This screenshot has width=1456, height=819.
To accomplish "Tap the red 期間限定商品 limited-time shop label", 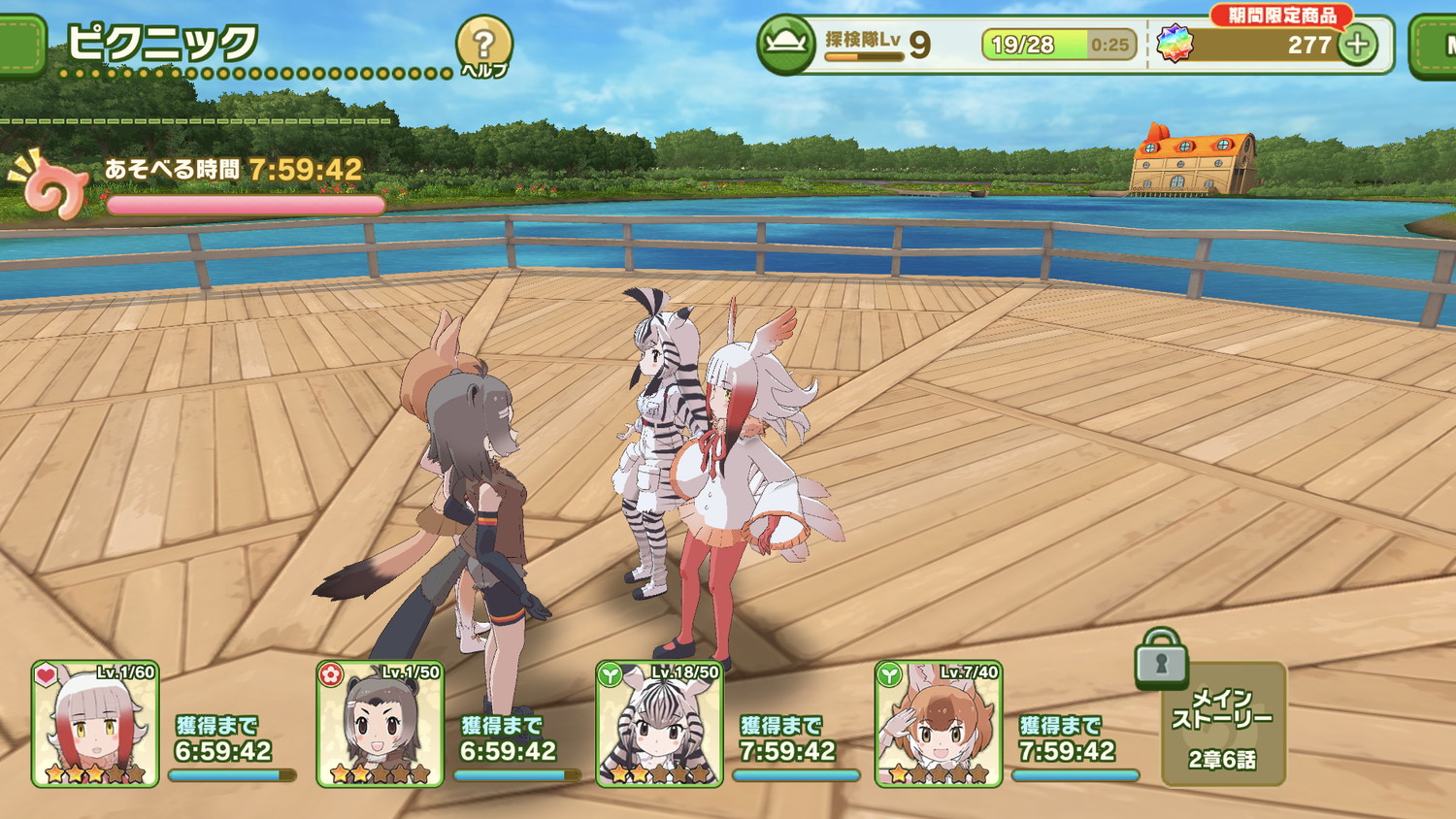I will coord(1281,16).
